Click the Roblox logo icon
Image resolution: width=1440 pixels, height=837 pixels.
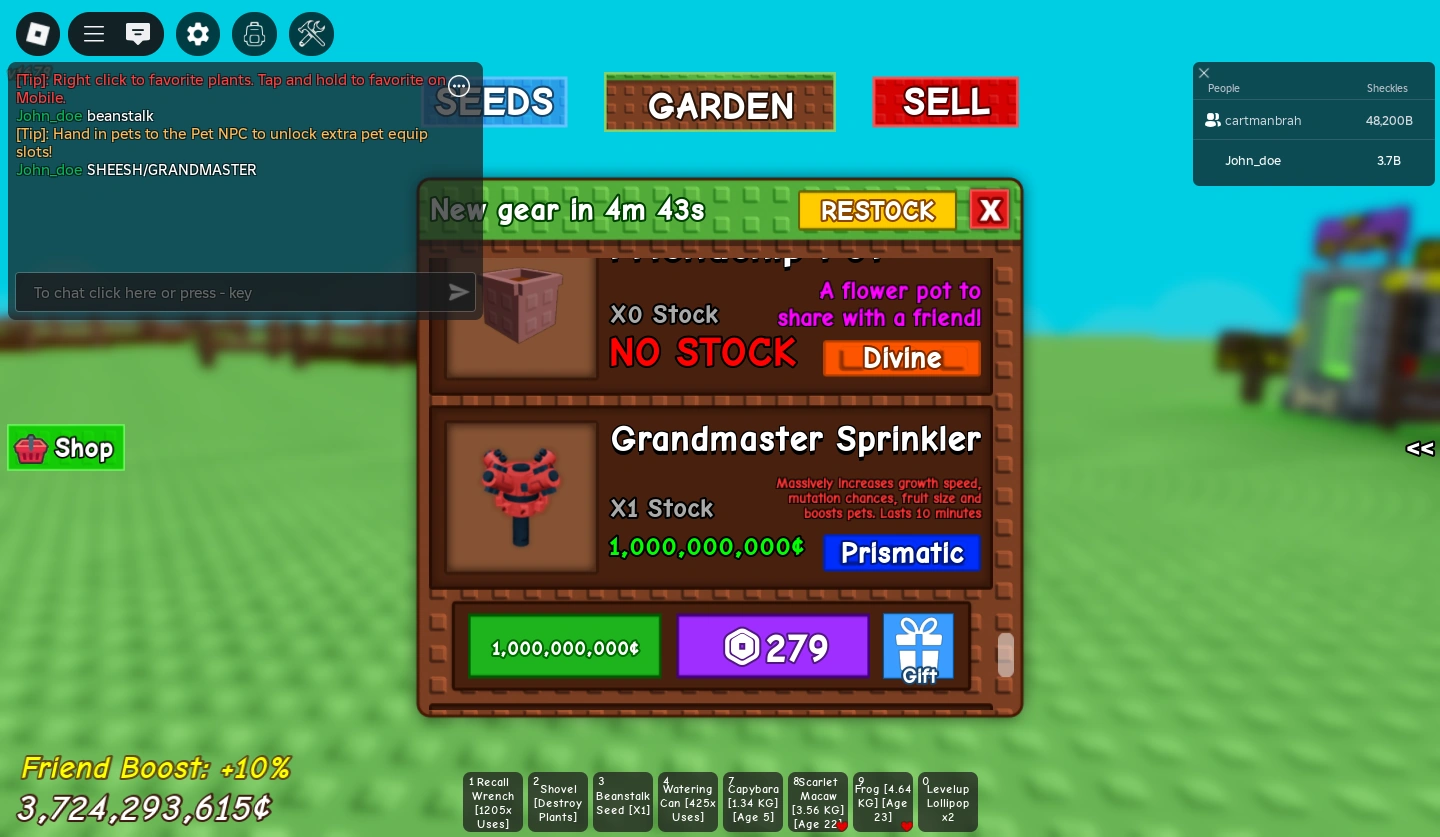click(37, 33)
